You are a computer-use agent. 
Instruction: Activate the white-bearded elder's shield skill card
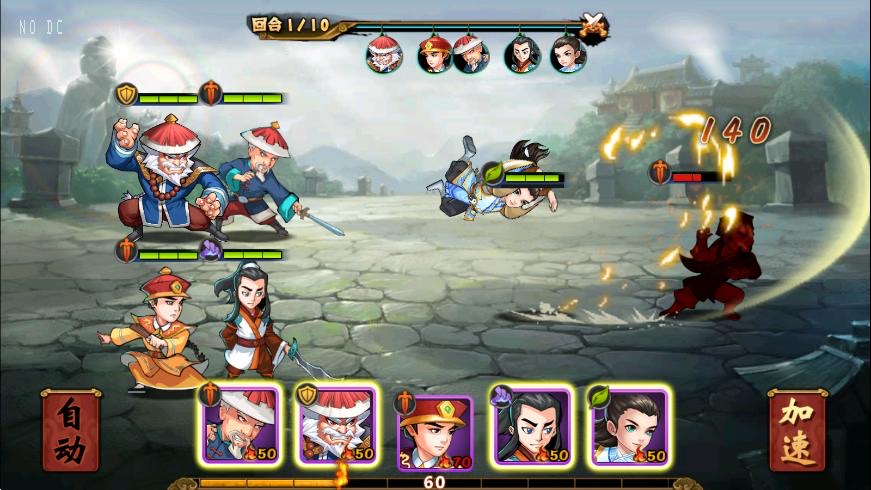coord(338,425)
